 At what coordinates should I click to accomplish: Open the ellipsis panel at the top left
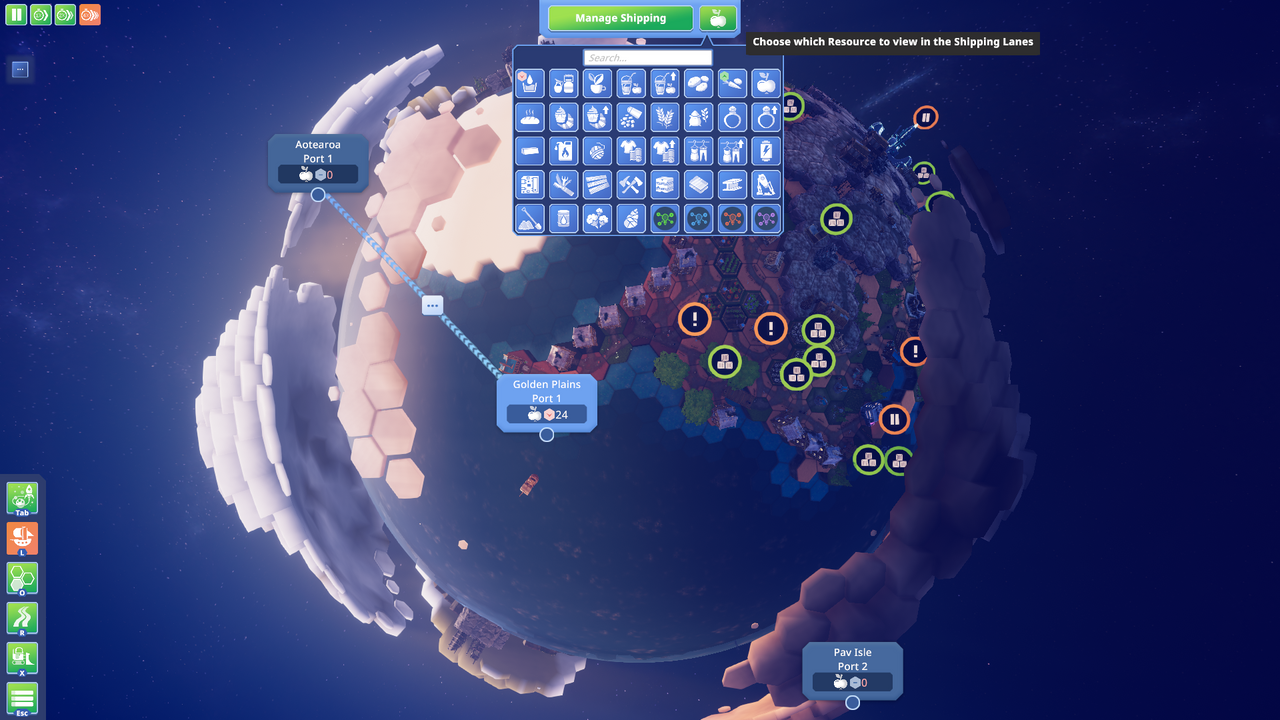click(19, 69)
